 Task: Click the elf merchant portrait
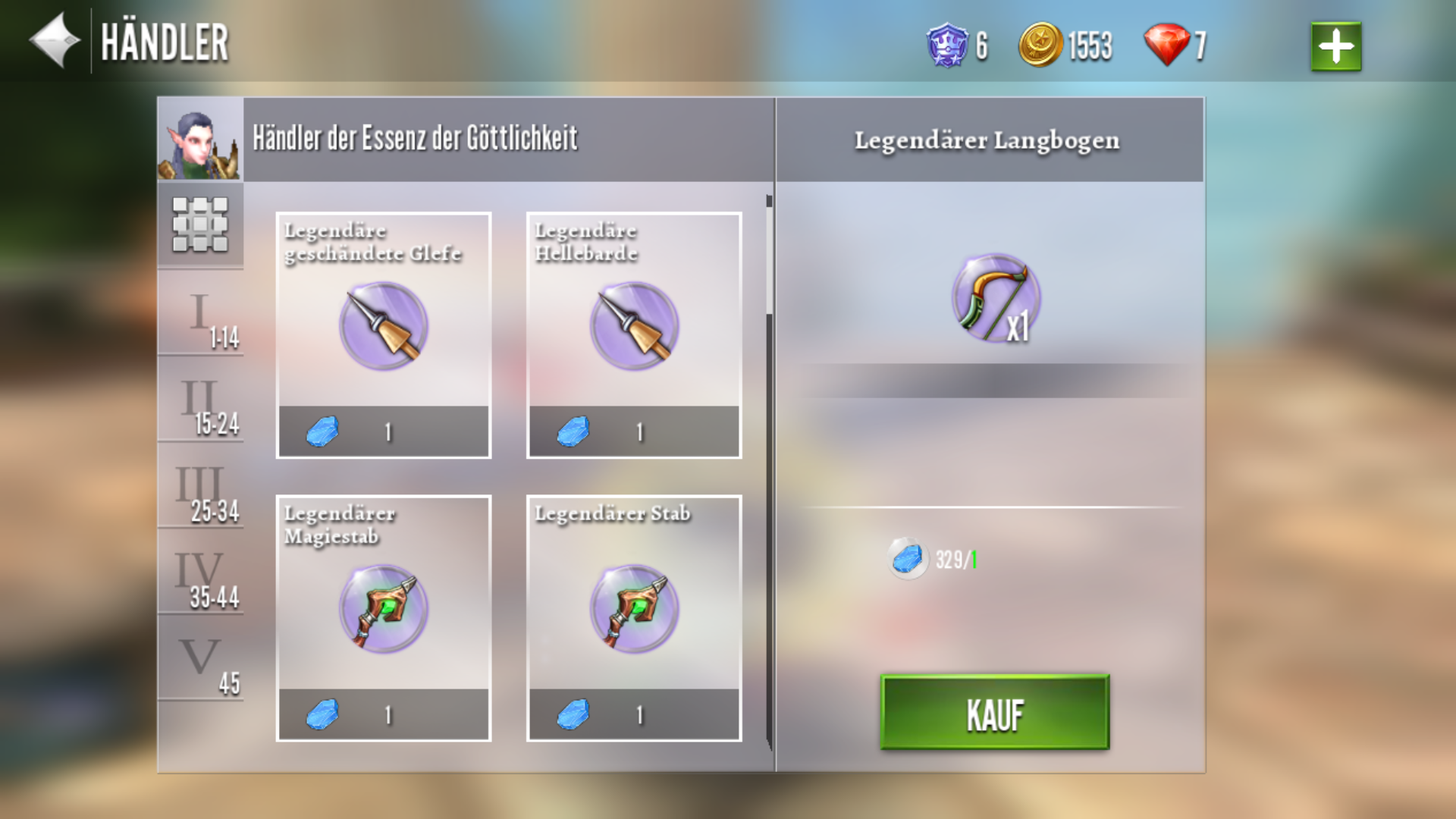click(200, 140)
